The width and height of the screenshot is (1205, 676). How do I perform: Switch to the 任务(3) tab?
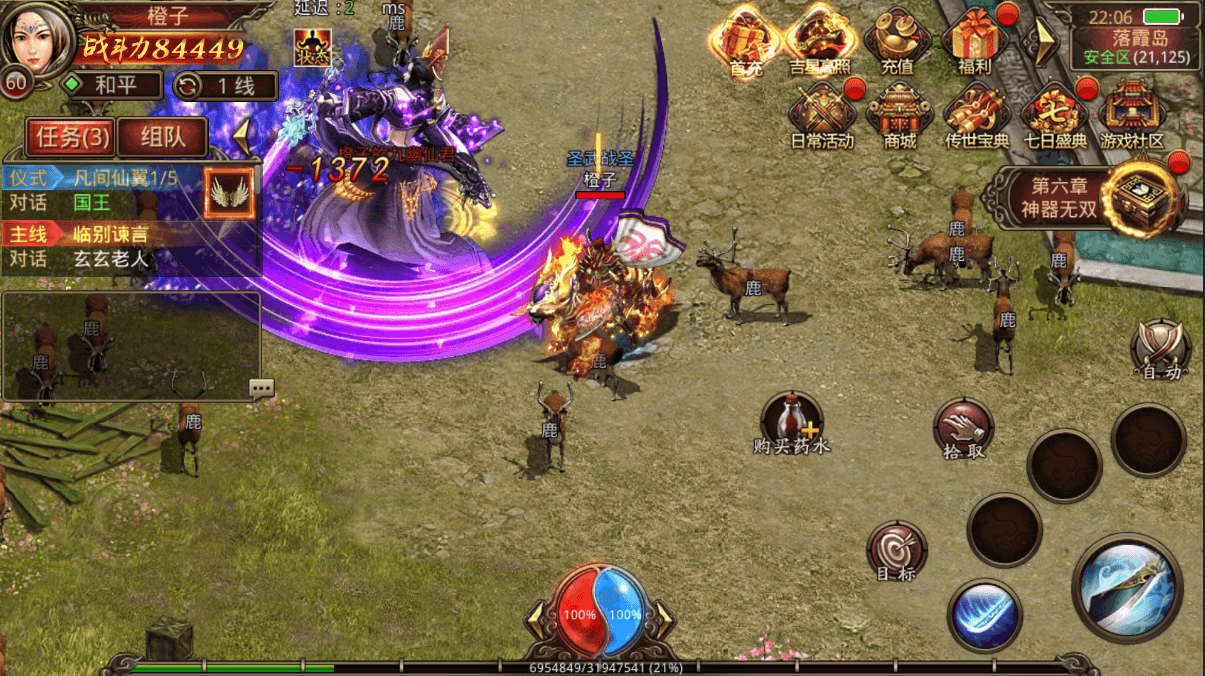pyautogui.click(x=69, y=136)
